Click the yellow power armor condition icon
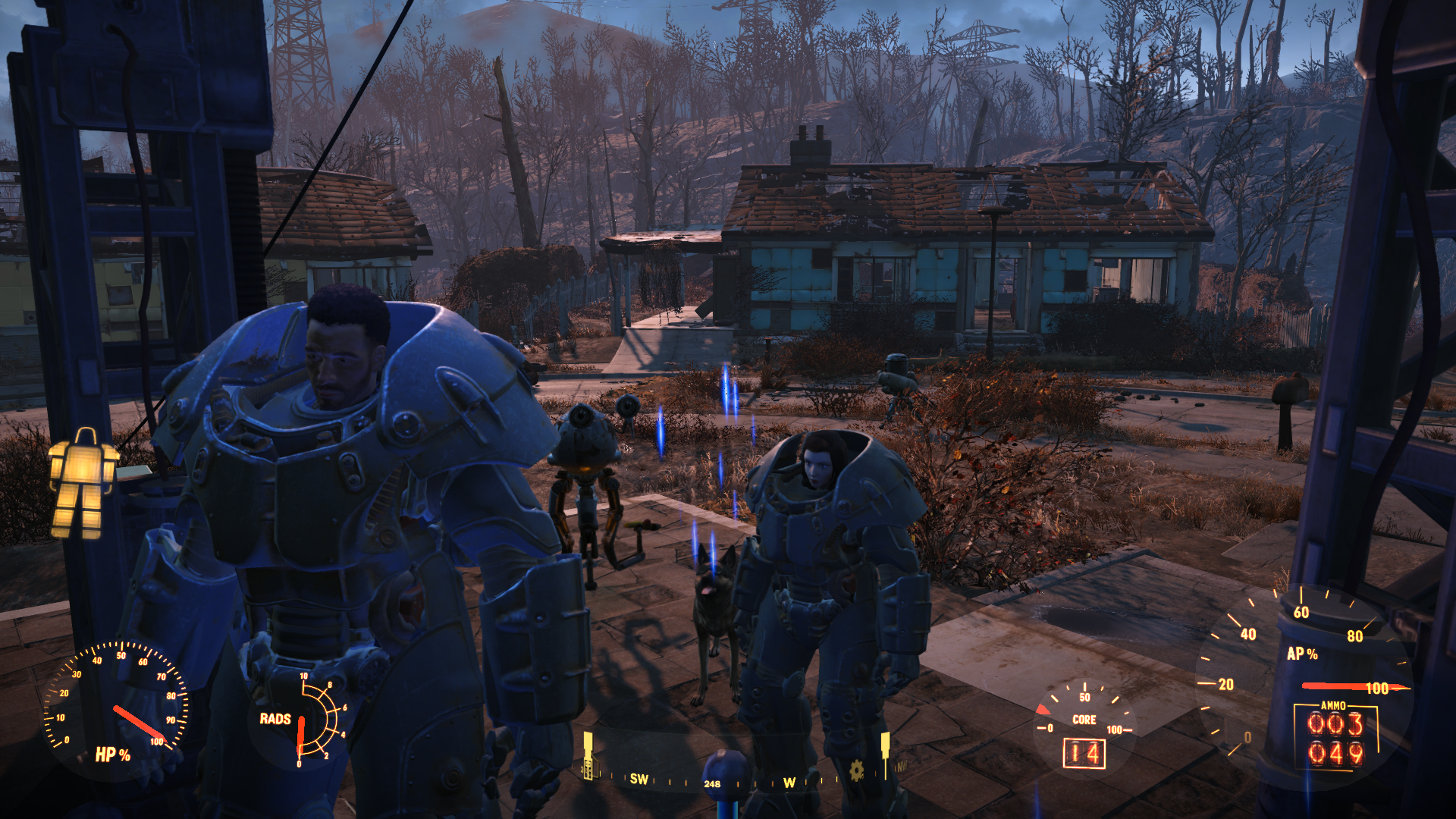 pyautogui.click(x=83, y=483)
